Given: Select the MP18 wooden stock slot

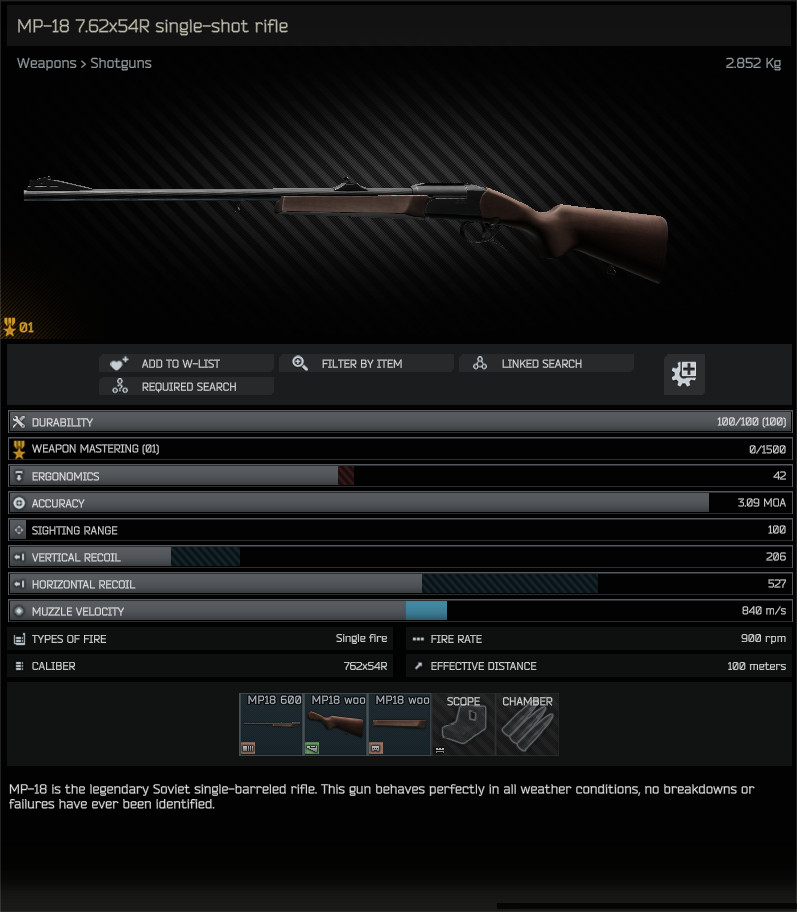Looking at the screenshot, I should click(x=335, y=724).
